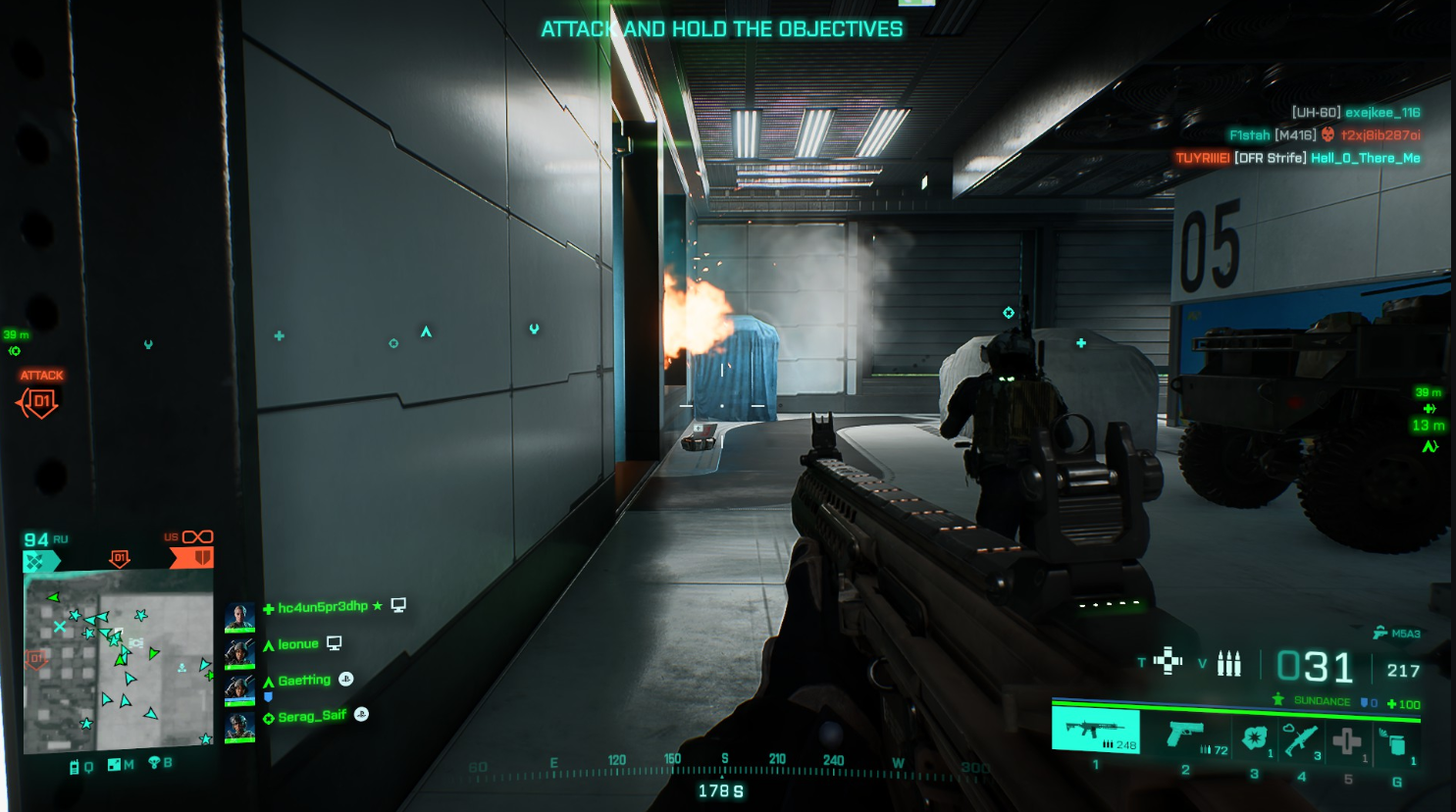Use the throwable item in slot G
Screen dimensions: 1456x812
coord(1393,742)
